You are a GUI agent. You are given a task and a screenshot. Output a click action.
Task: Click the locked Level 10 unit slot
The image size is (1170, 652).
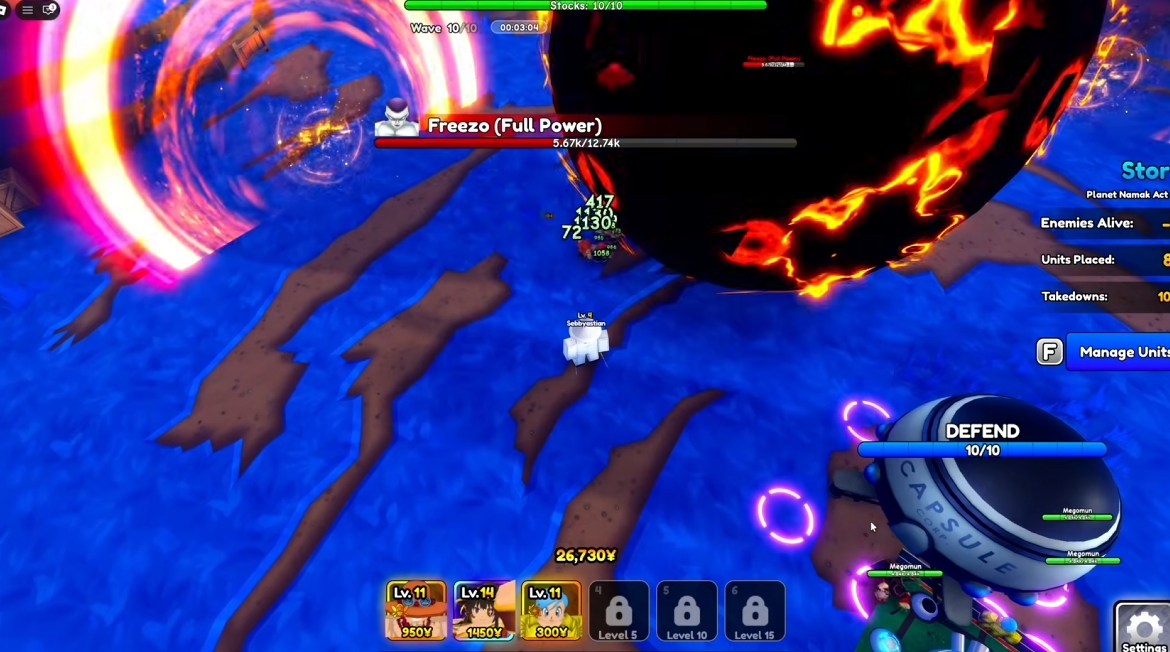point(686,611)
